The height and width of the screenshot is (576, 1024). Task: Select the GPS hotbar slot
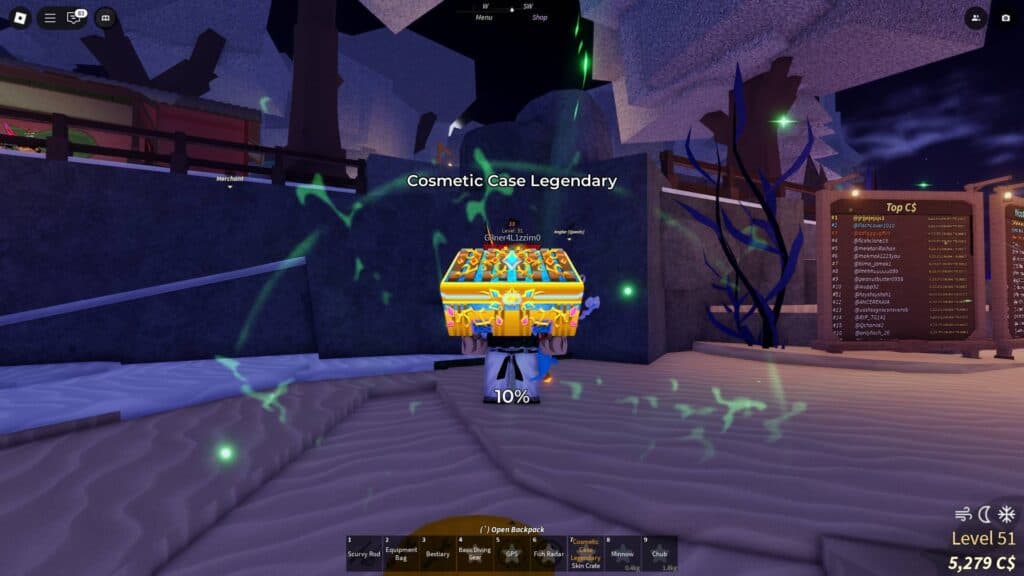pyautogui.click(x=512, y=553)
